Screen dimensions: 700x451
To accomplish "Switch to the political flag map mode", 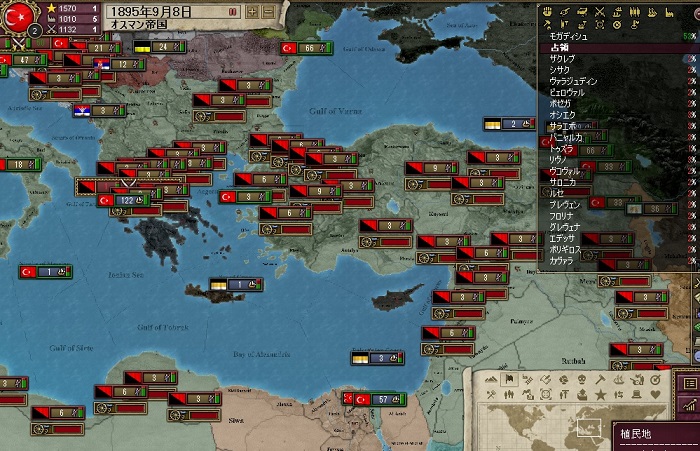I will (x=511, y=379).
